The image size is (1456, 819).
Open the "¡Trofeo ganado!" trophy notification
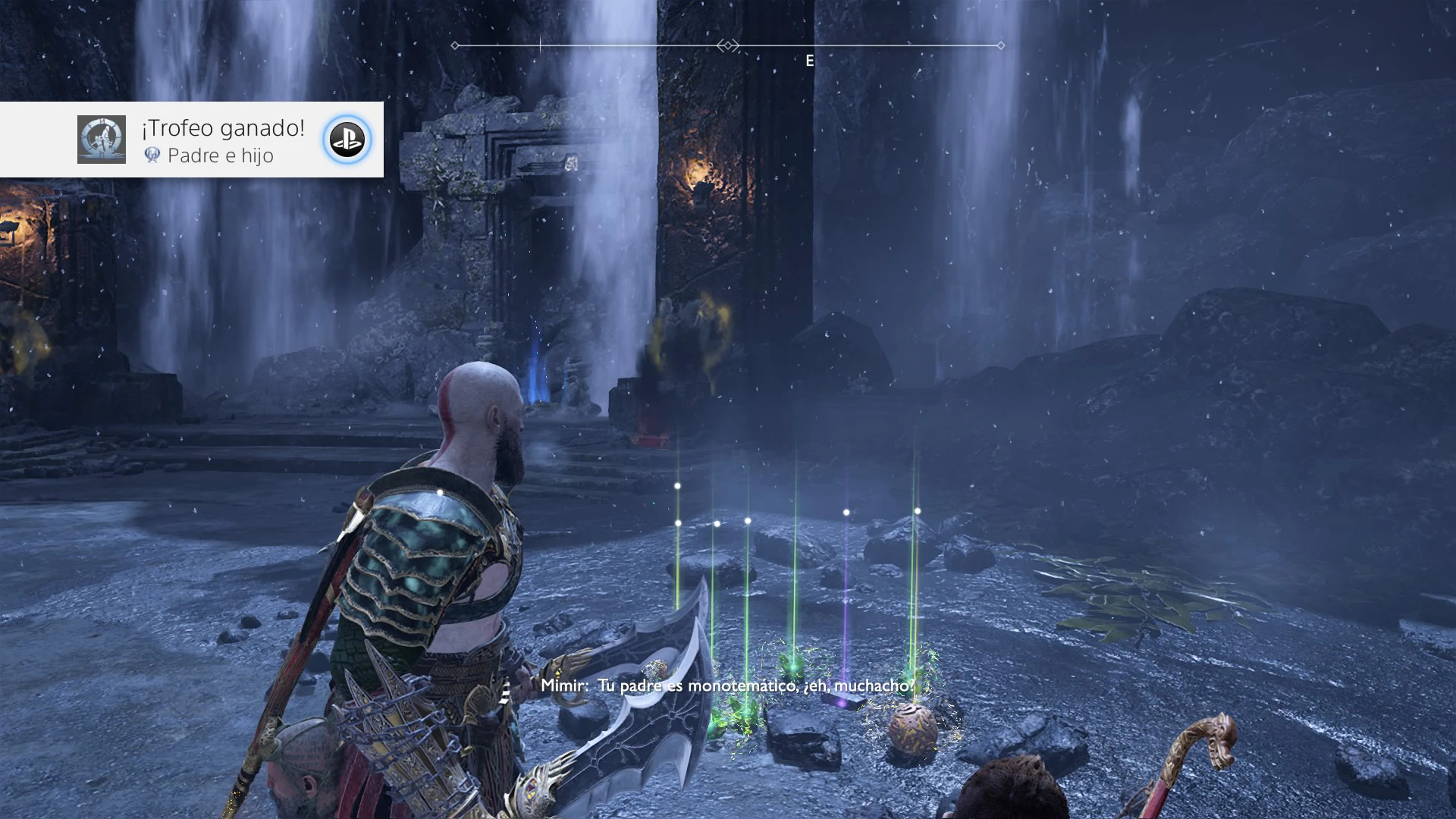tap(222, 129)
